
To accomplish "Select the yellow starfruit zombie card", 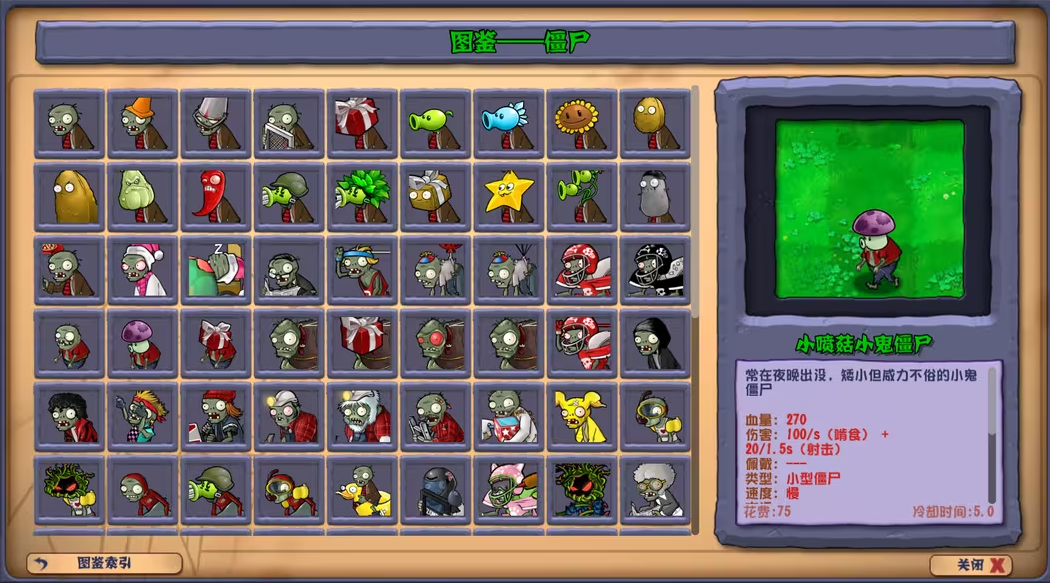I will tap(508, 197).
